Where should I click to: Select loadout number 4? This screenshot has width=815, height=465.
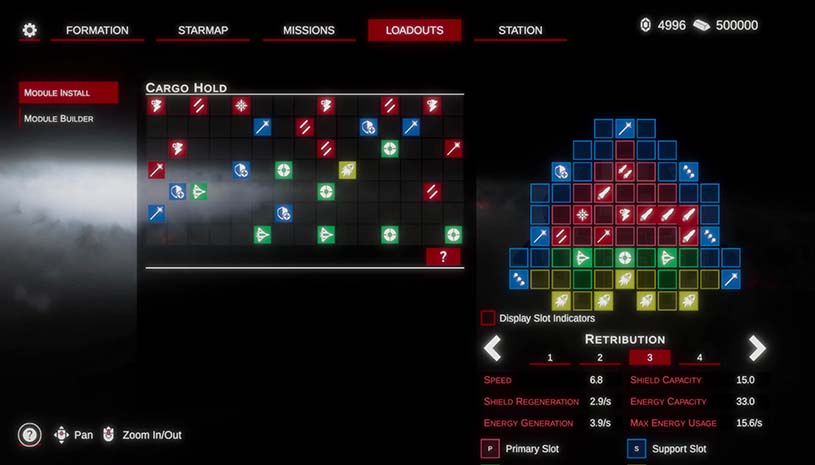point(699,358)
